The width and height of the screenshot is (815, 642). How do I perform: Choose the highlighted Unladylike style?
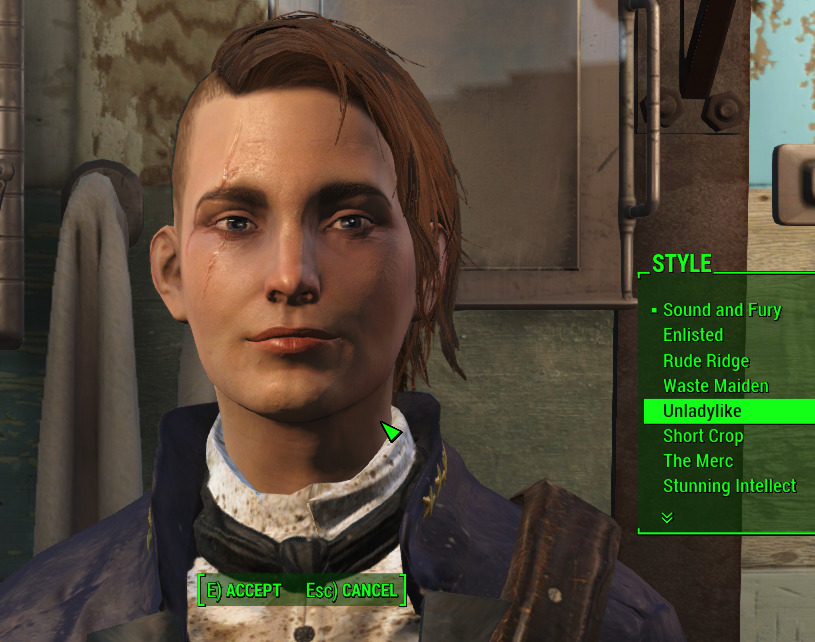click(702, 411)
